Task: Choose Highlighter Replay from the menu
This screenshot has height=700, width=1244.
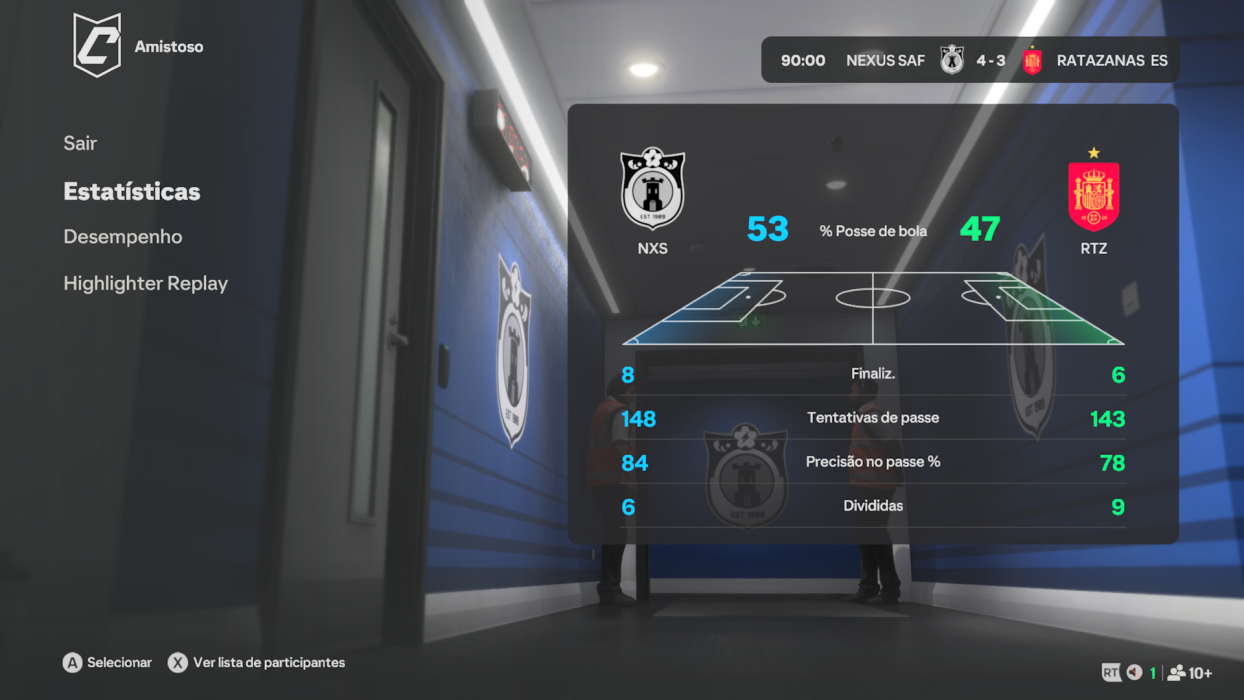Action: [146, 283]
